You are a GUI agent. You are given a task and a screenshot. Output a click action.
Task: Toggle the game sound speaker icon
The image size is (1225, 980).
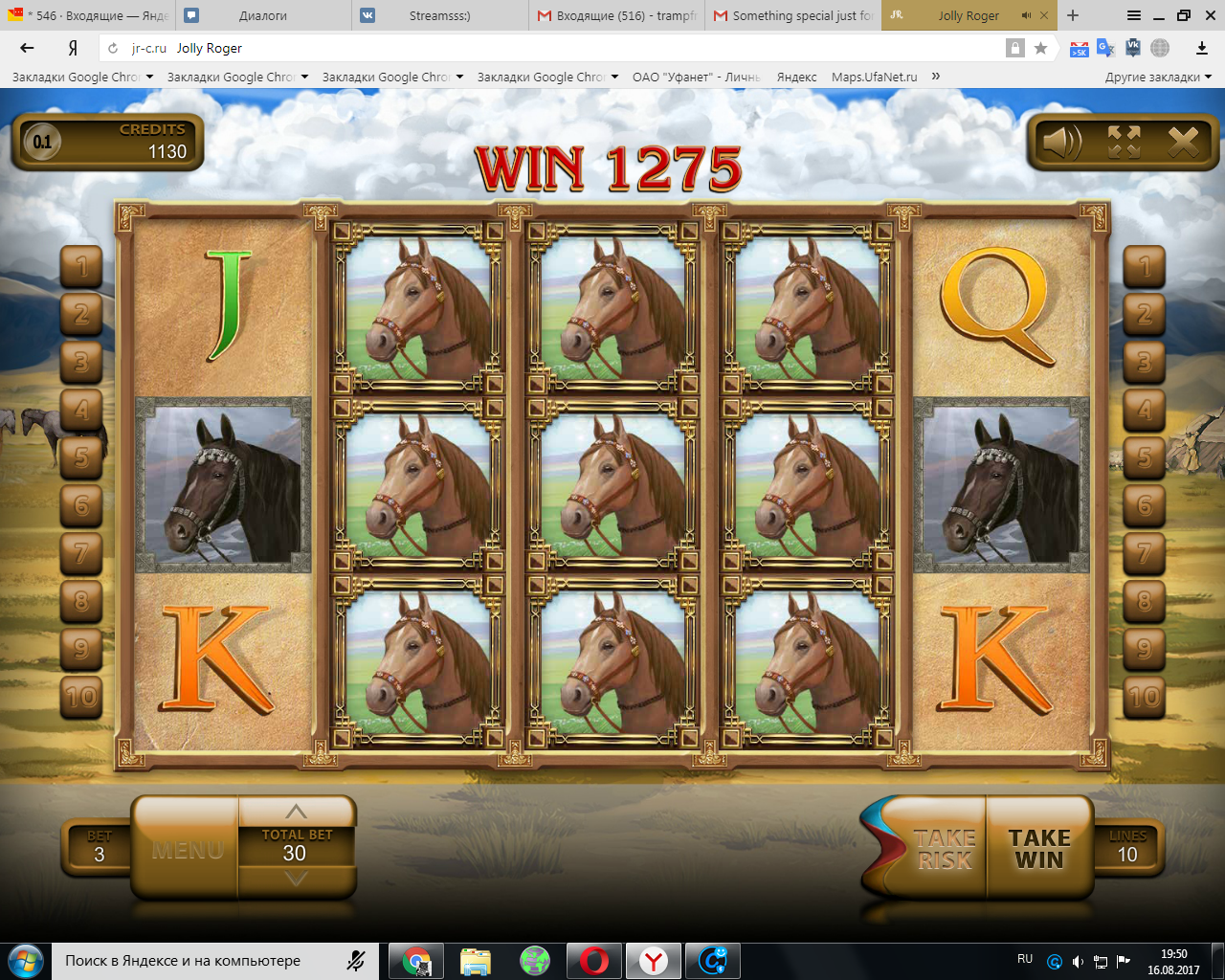(x=1061, y=143)
